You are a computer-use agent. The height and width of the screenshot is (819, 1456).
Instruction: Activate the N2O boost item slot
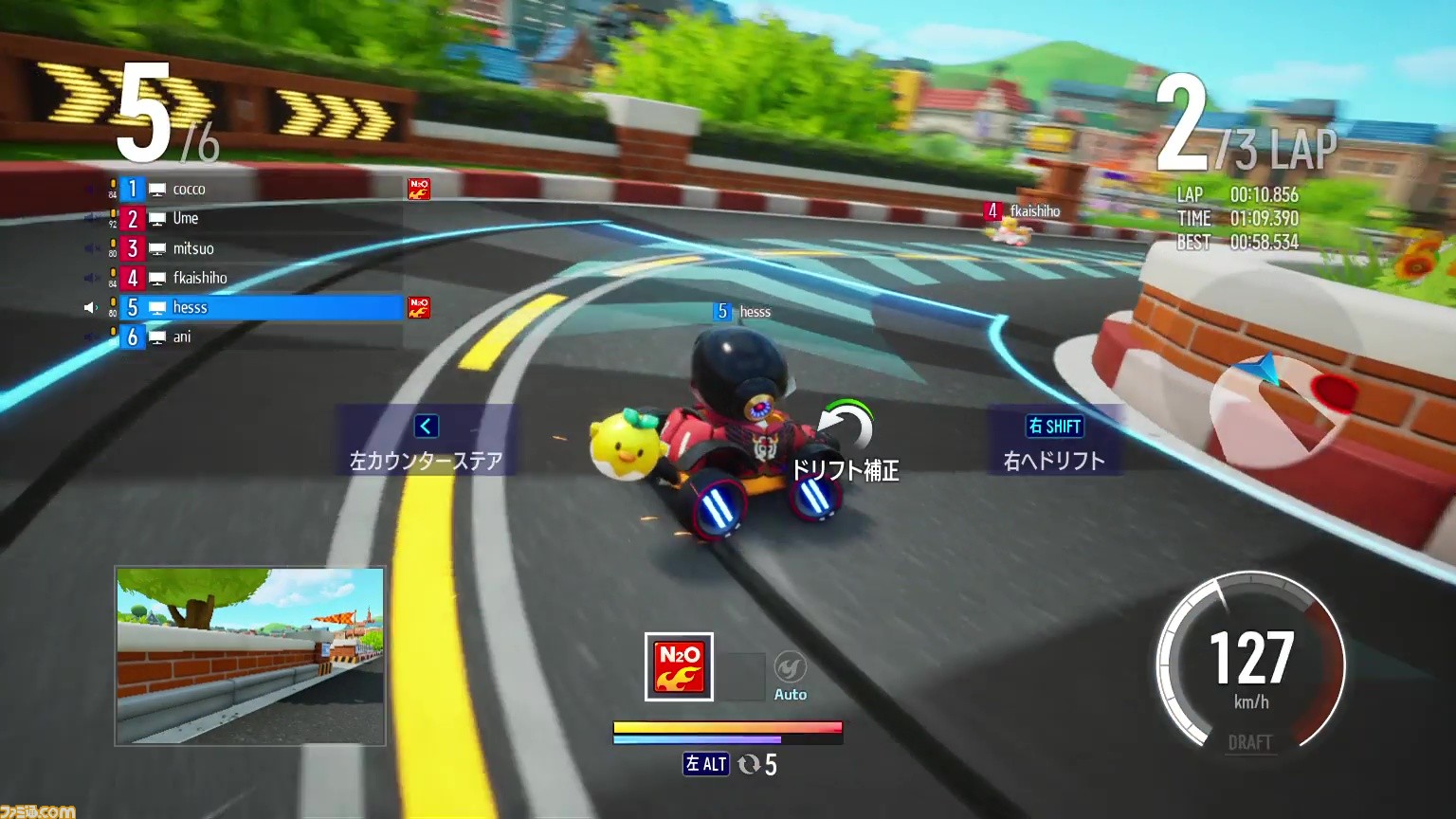coord(679,666)
